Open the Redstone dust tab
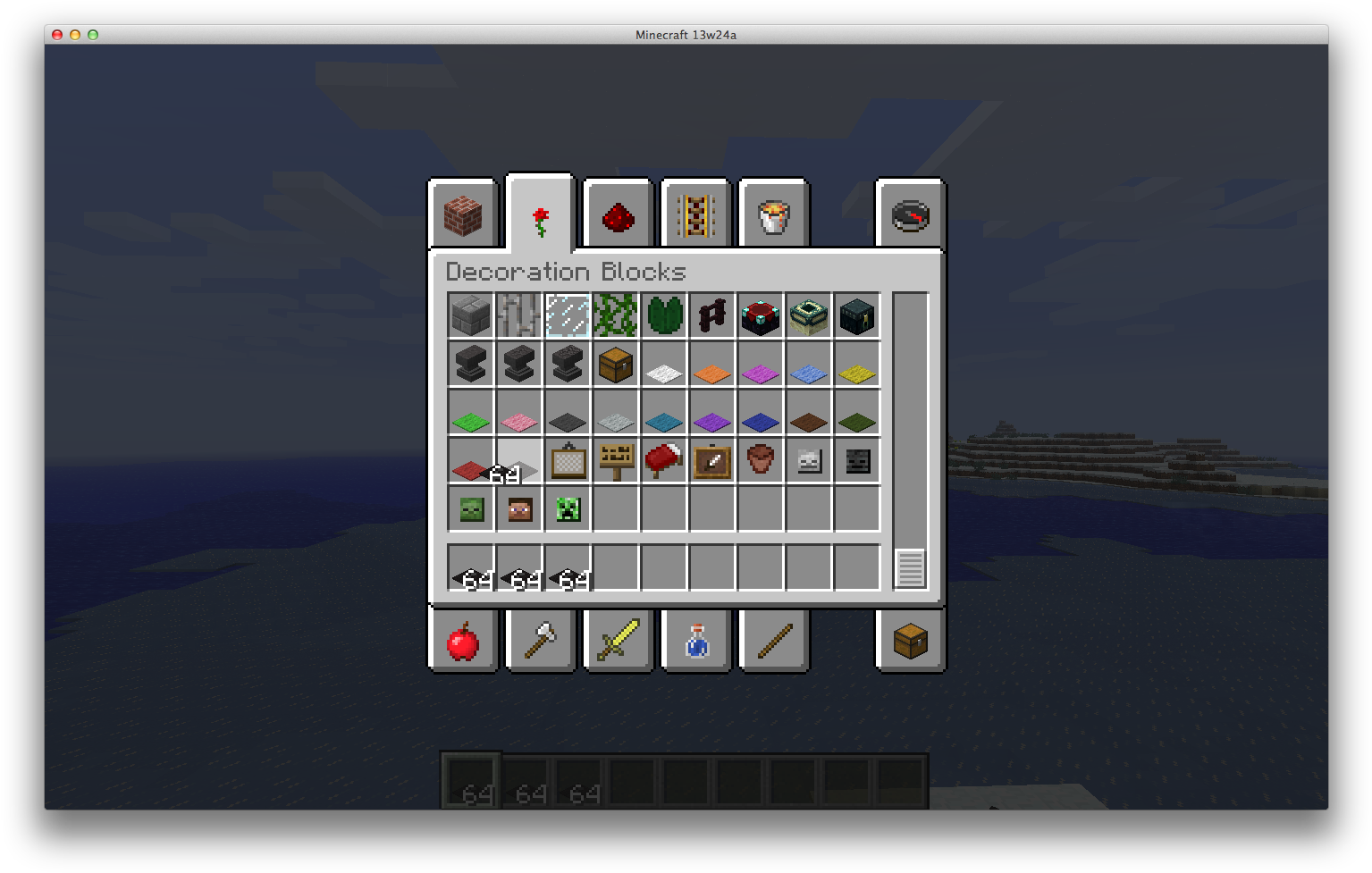Viewport: 1372px width, 873px height. click(619, 216)
